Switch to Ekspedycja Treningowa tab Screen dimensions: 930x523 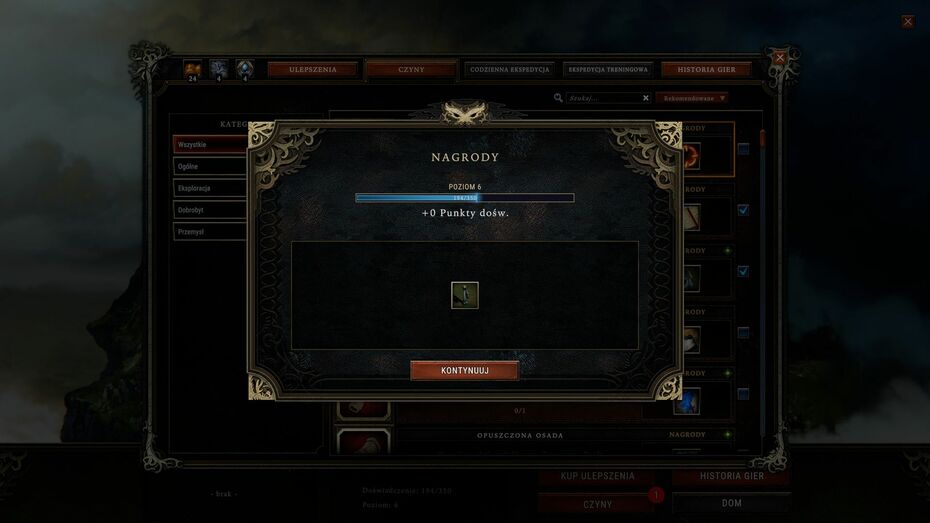608,70
